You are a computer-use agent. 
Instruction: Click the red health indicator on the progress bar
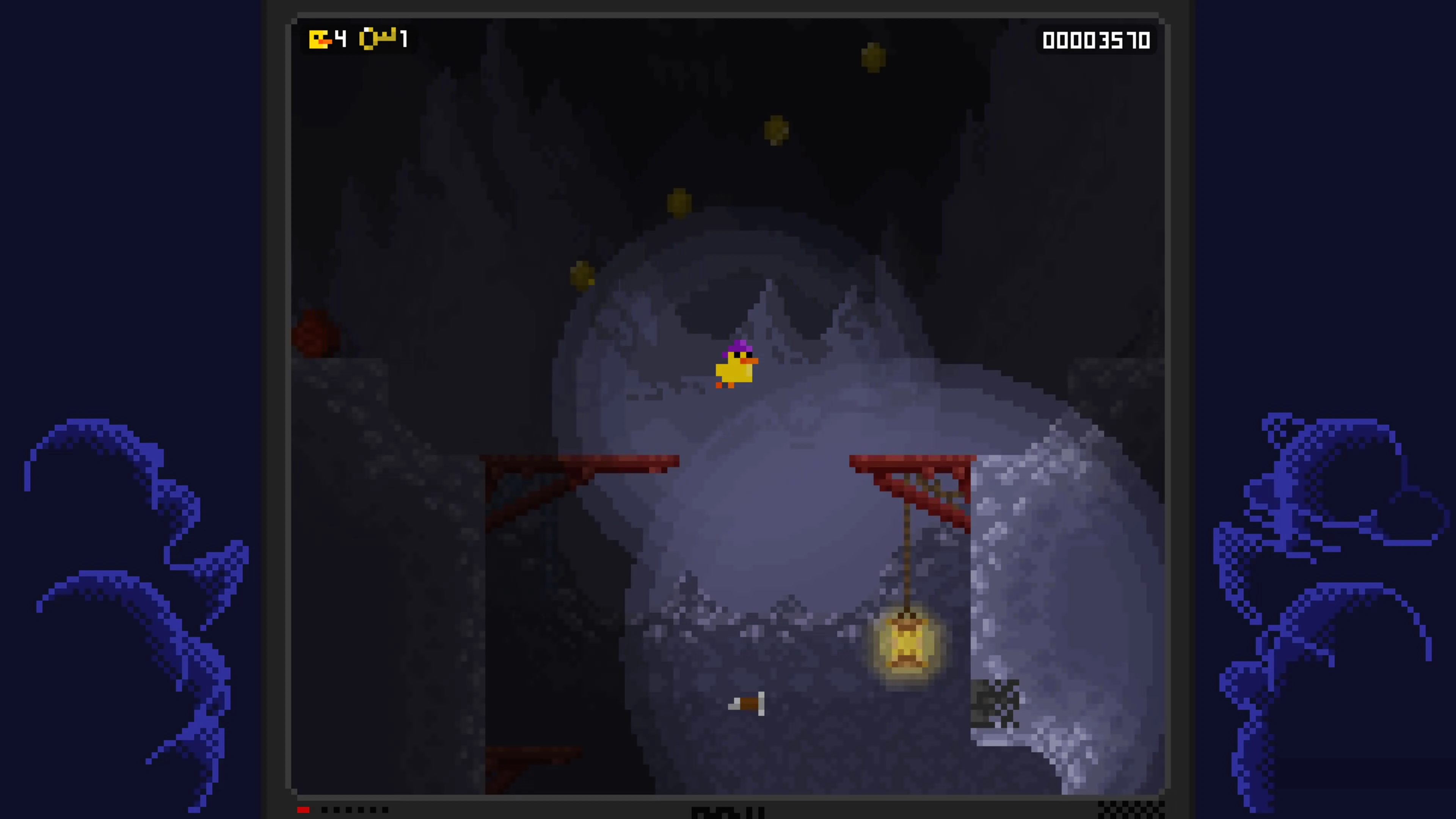pos(303,810)
